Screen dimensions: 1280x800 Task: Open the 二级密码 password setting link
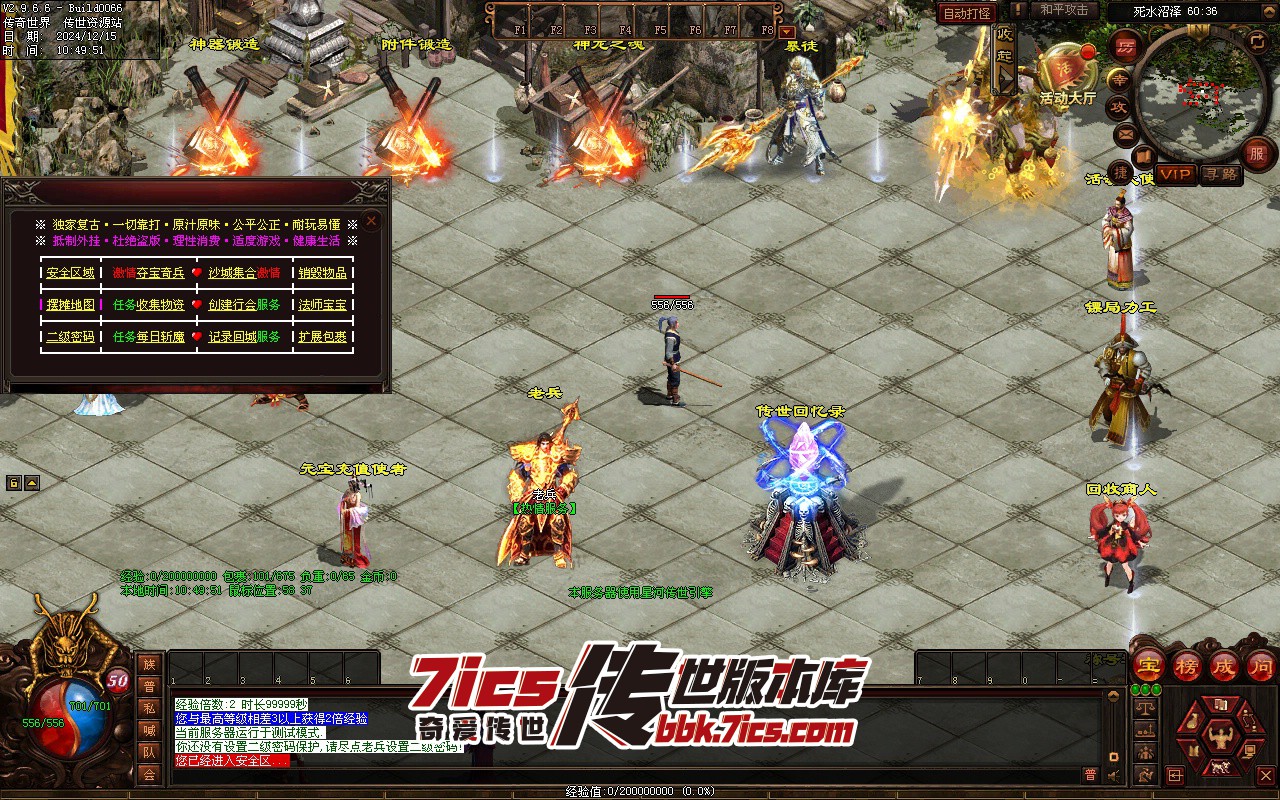click(70, 337)
